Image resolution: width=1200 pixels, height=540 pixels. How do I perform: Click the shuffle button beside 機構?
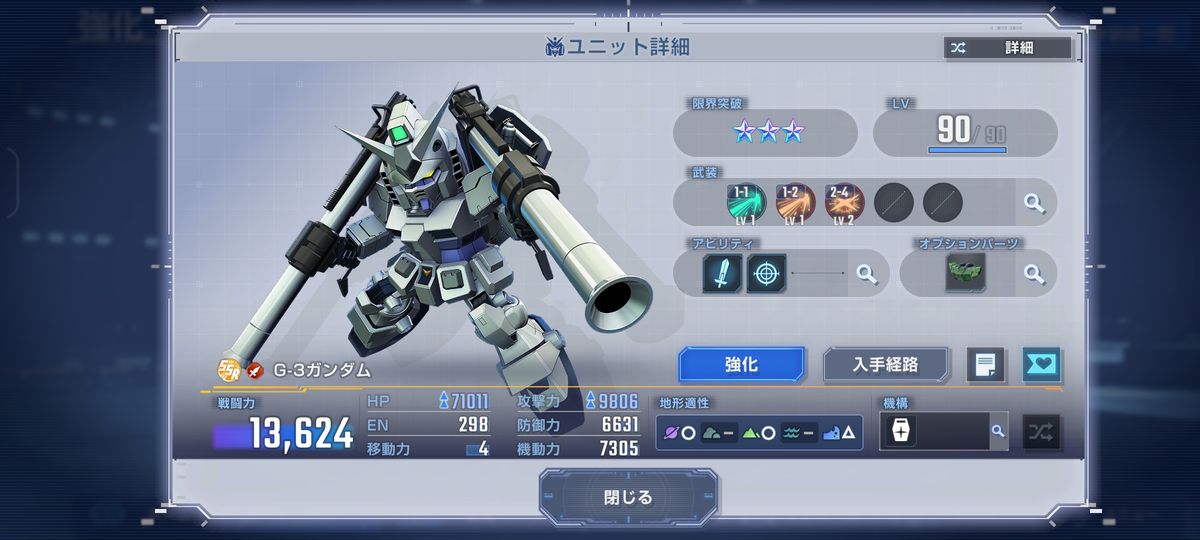(1042, 432)
